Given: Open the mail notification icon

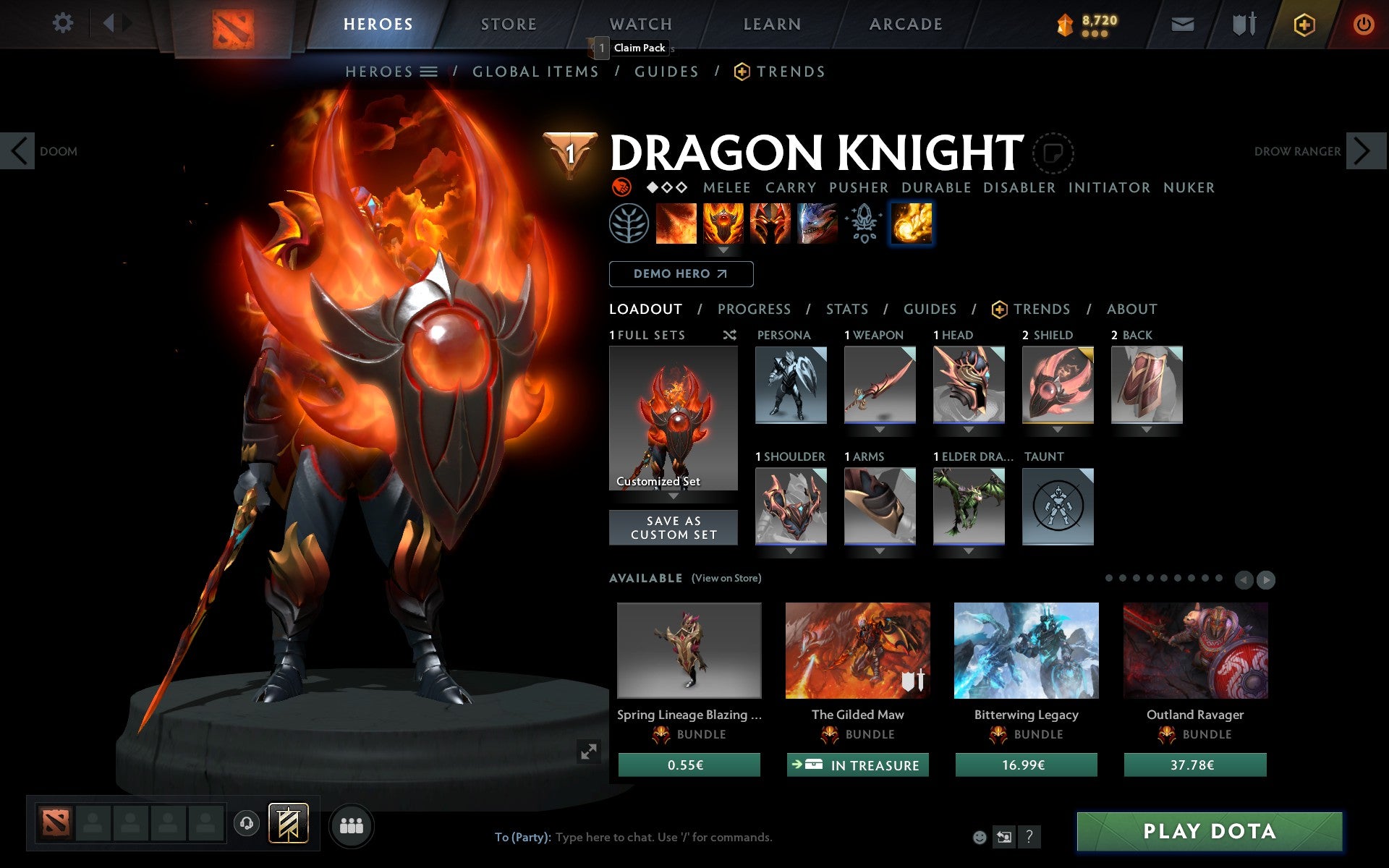Looking at the screenshot, I should [1182, 24].
